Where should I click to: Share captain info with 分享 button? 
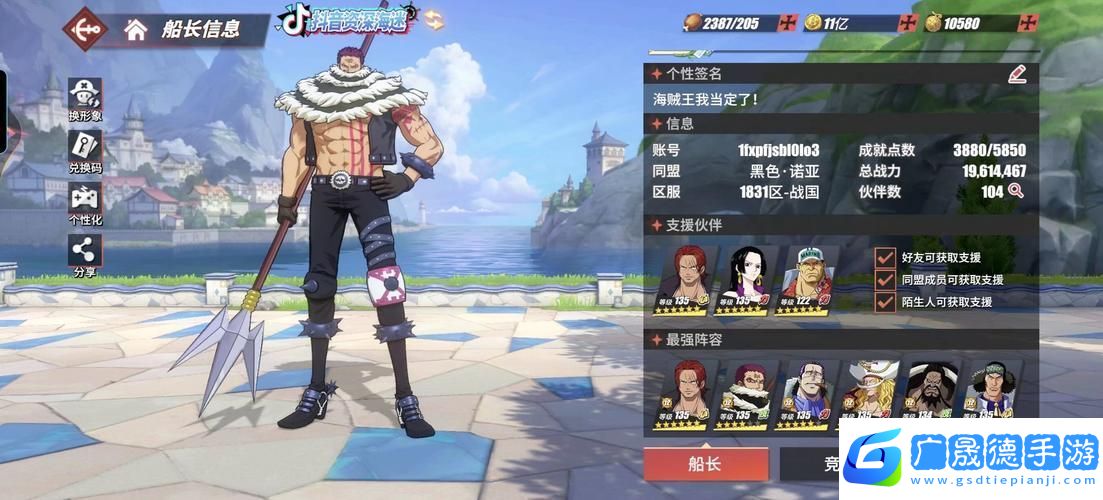84,254
